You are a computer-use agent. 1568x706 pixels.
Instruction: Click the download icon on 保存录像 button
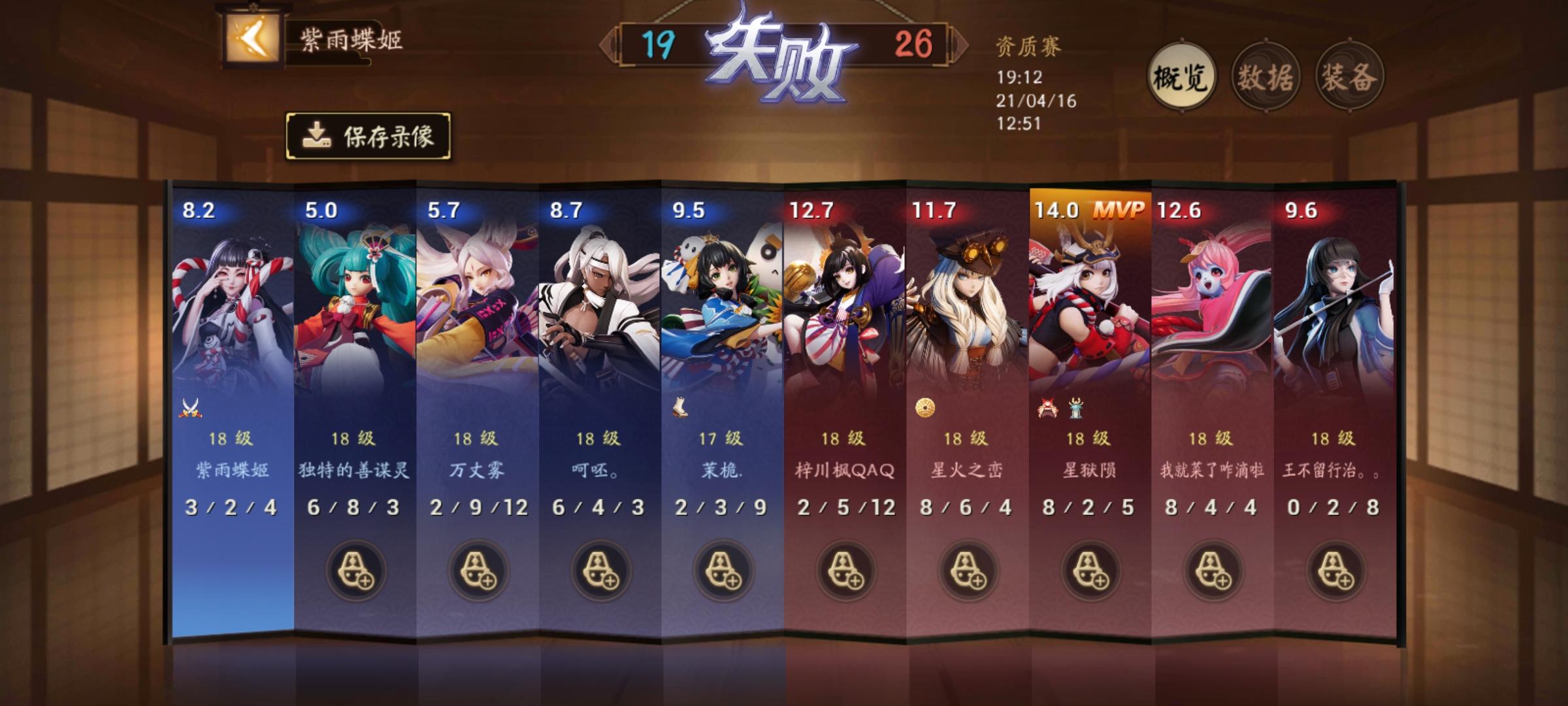(x=316, y=135)
